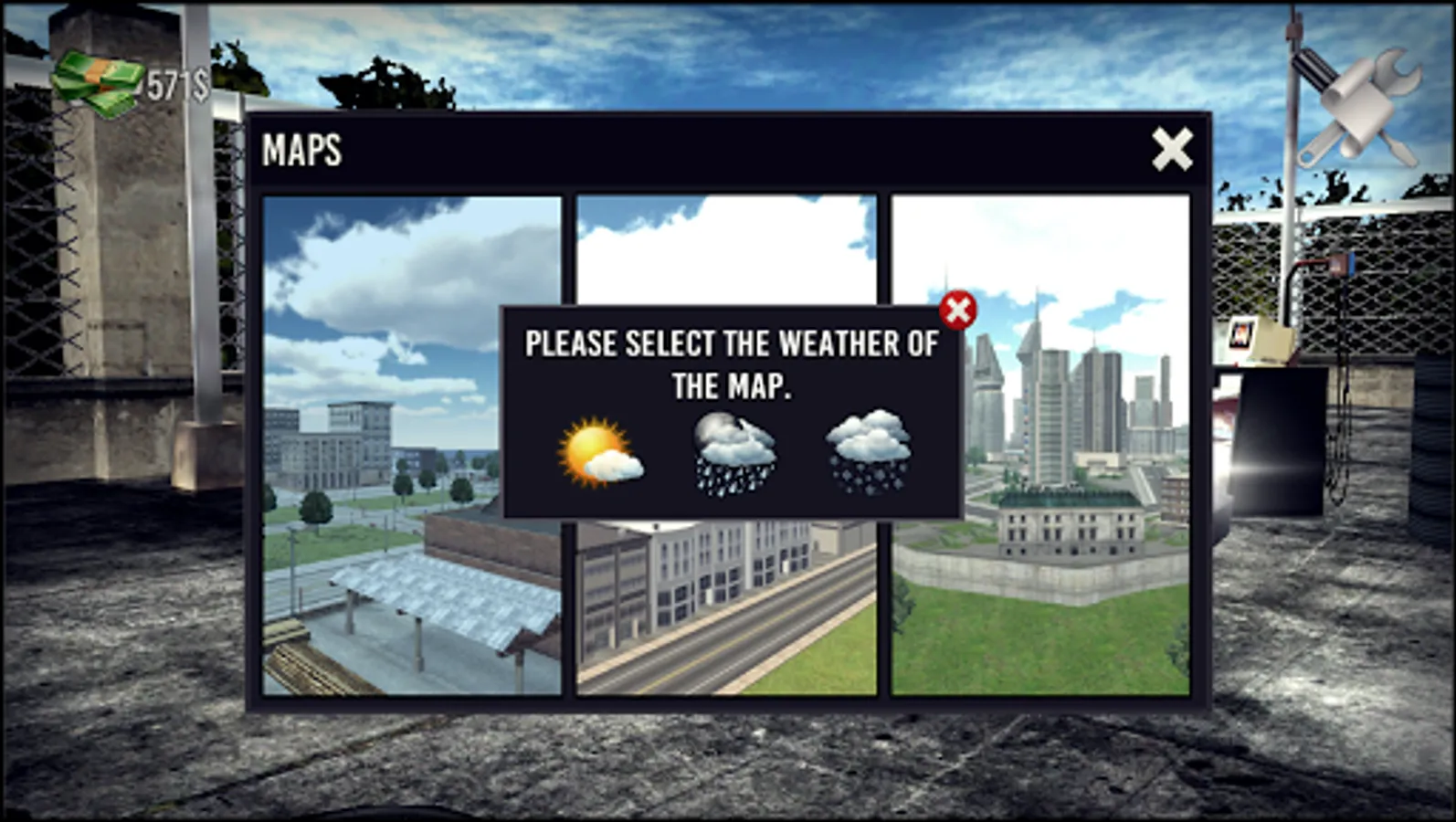Click the MAPS title header
Viewport: 1456px width, 822px height.
click(x=302, y=150)
